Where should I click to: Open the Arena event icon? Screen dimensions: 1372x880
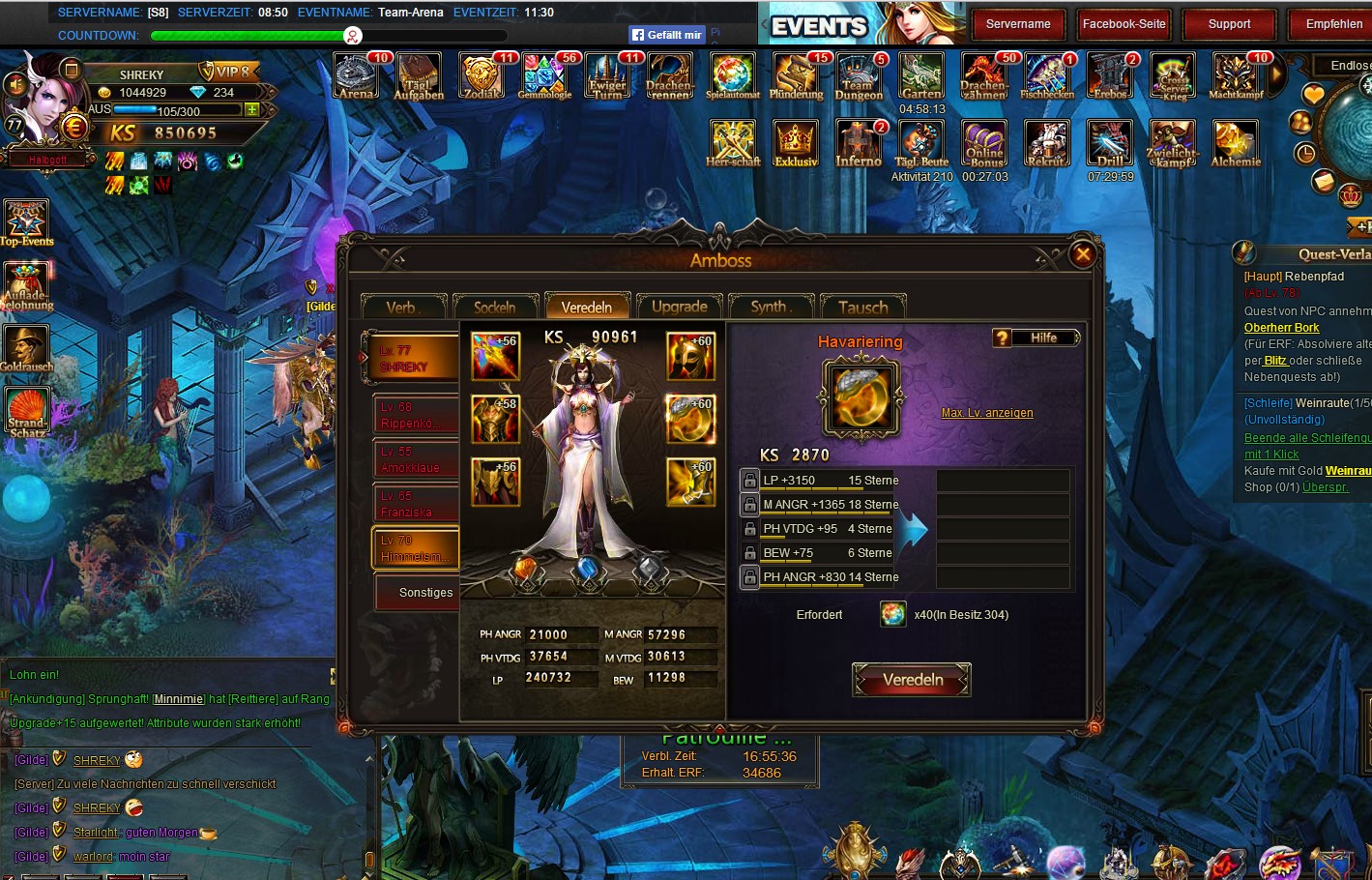(x=357, y=76)
